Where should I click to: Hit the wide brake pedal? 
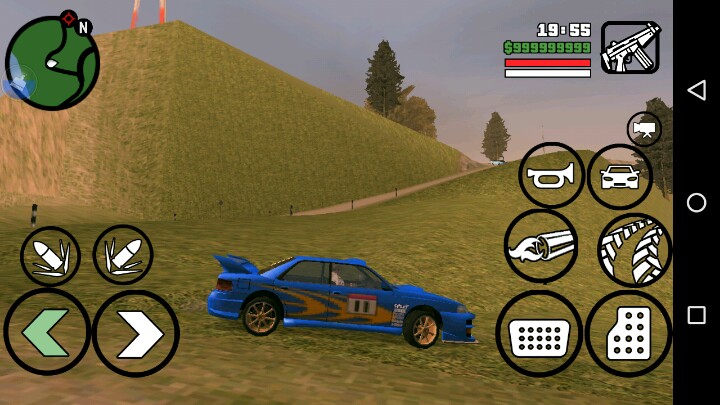pos(539,333)
